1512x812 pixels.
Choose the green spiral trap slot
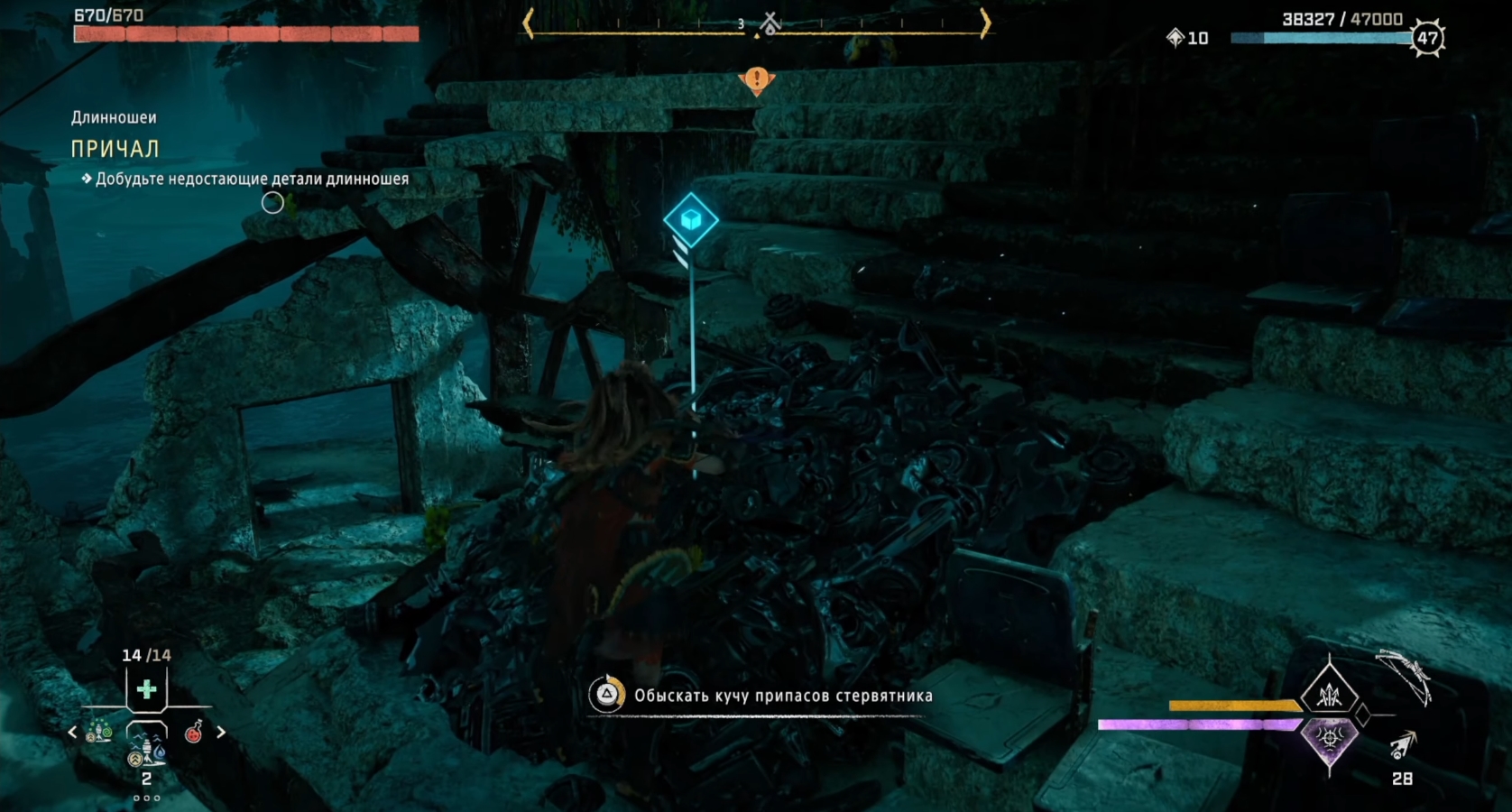[98, 733]
